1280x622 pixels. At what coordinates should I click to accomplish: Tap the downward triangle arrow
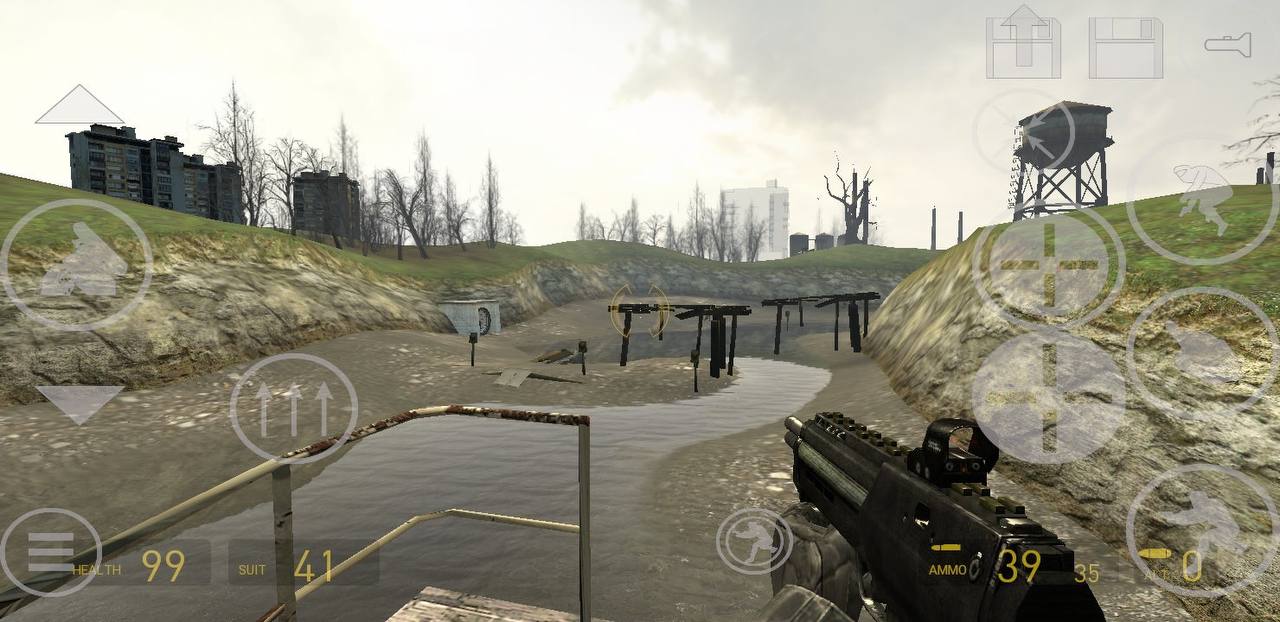[79, 403]
